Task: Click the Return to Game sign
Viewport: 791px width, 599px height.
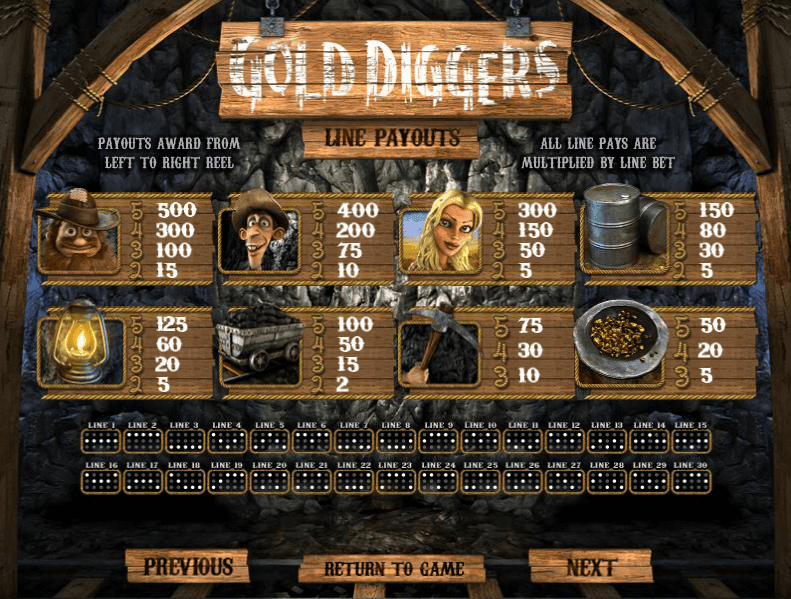Action: pos(393,568)
